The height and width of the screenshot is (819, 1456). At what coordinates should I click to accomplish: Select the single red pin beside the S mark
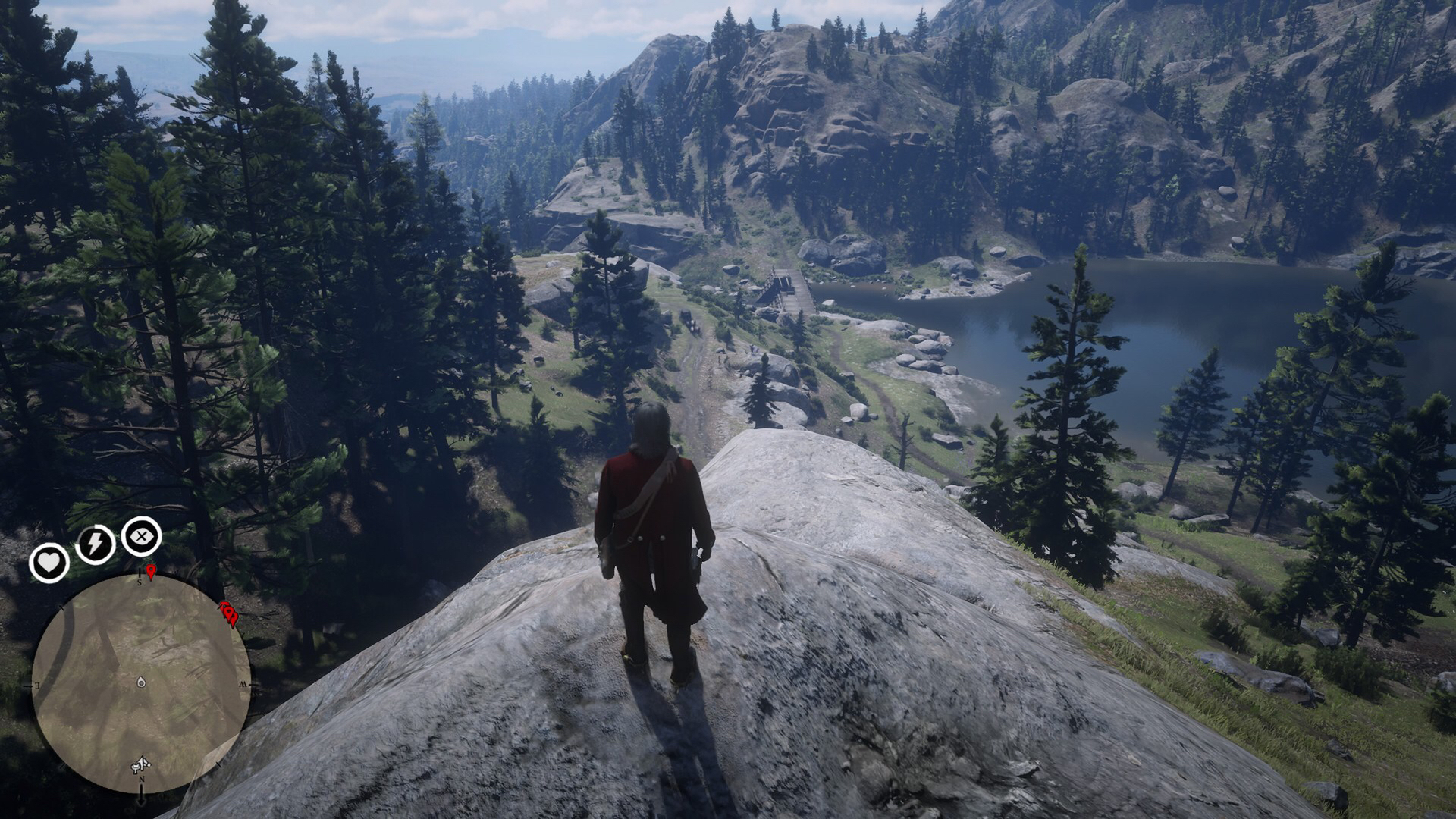[151, 570]
